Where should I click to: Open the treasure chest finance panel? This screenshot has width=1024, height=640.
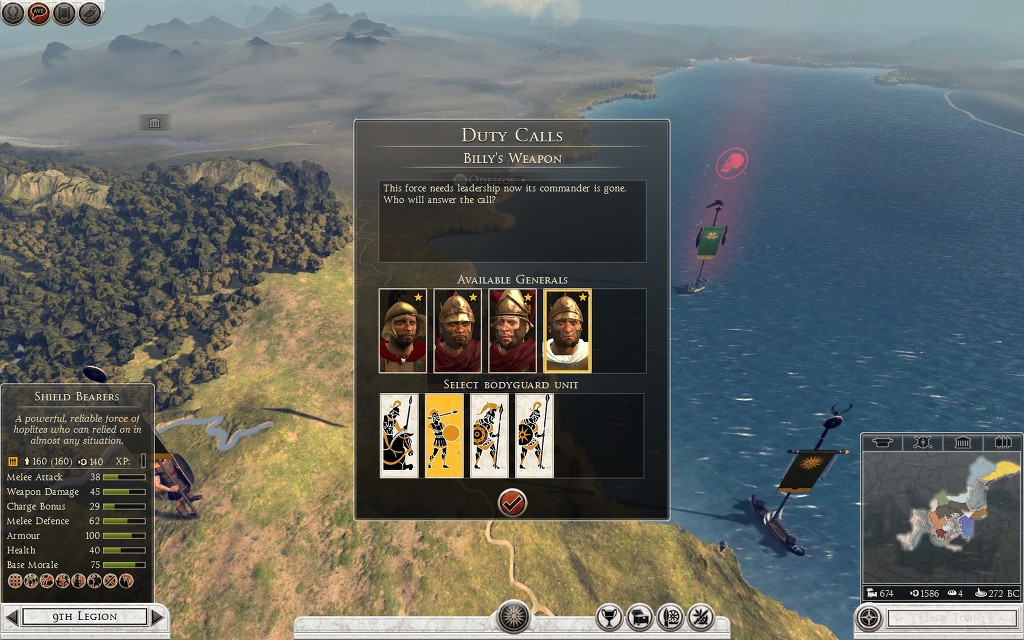tap(641, 617)
